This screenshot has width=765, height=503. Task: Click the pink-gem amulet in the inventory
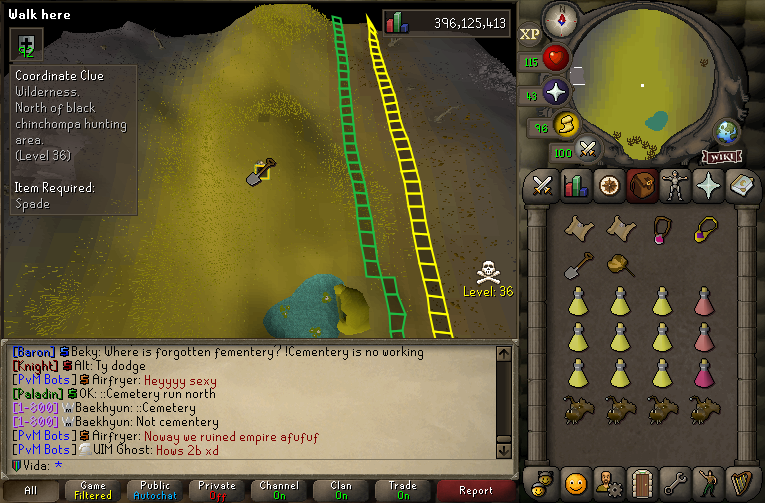click(660, 229)
